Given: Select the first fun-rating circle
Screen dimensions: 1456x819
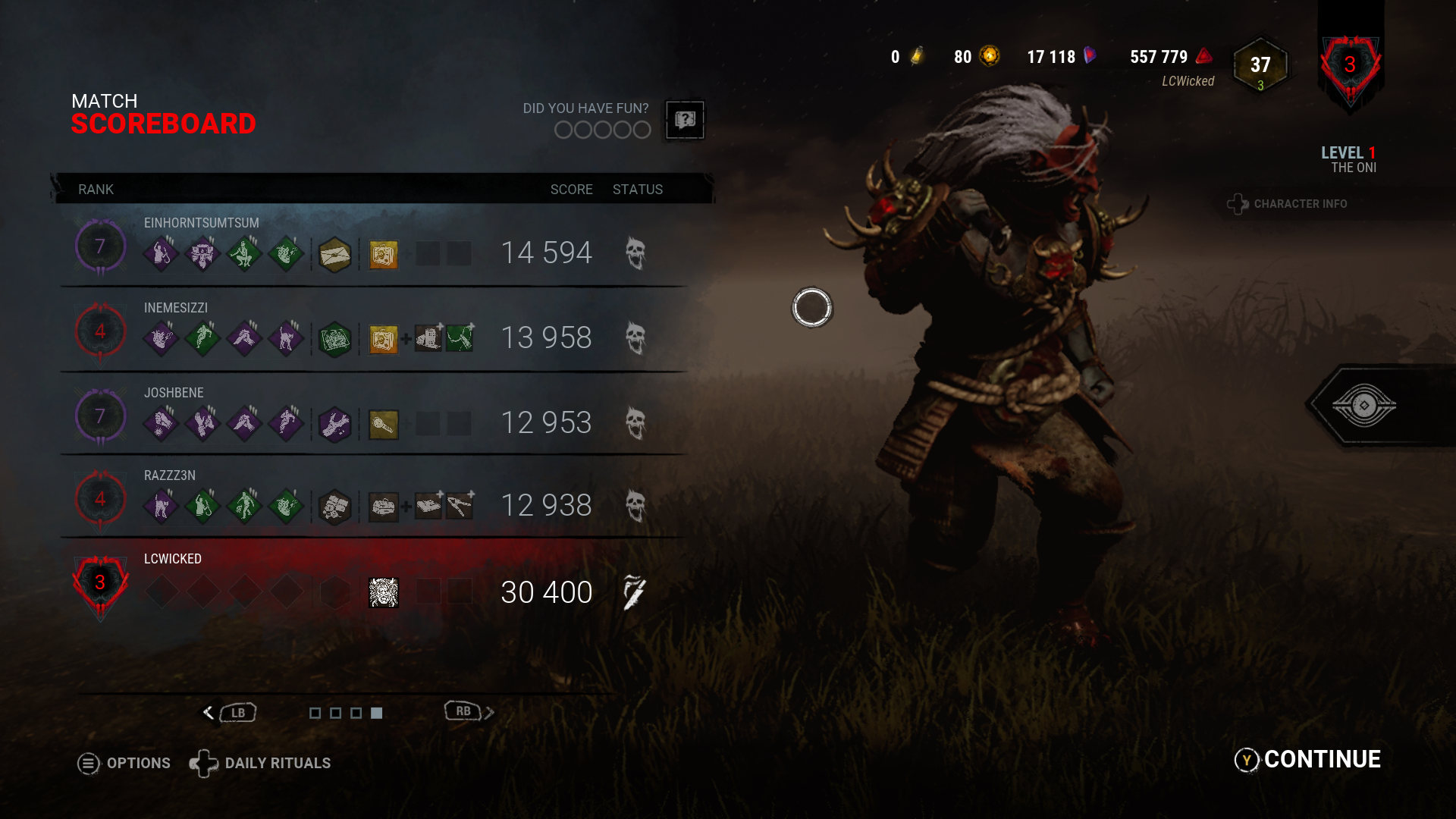Looking at the screenshot, I should (x=563, y=130).
